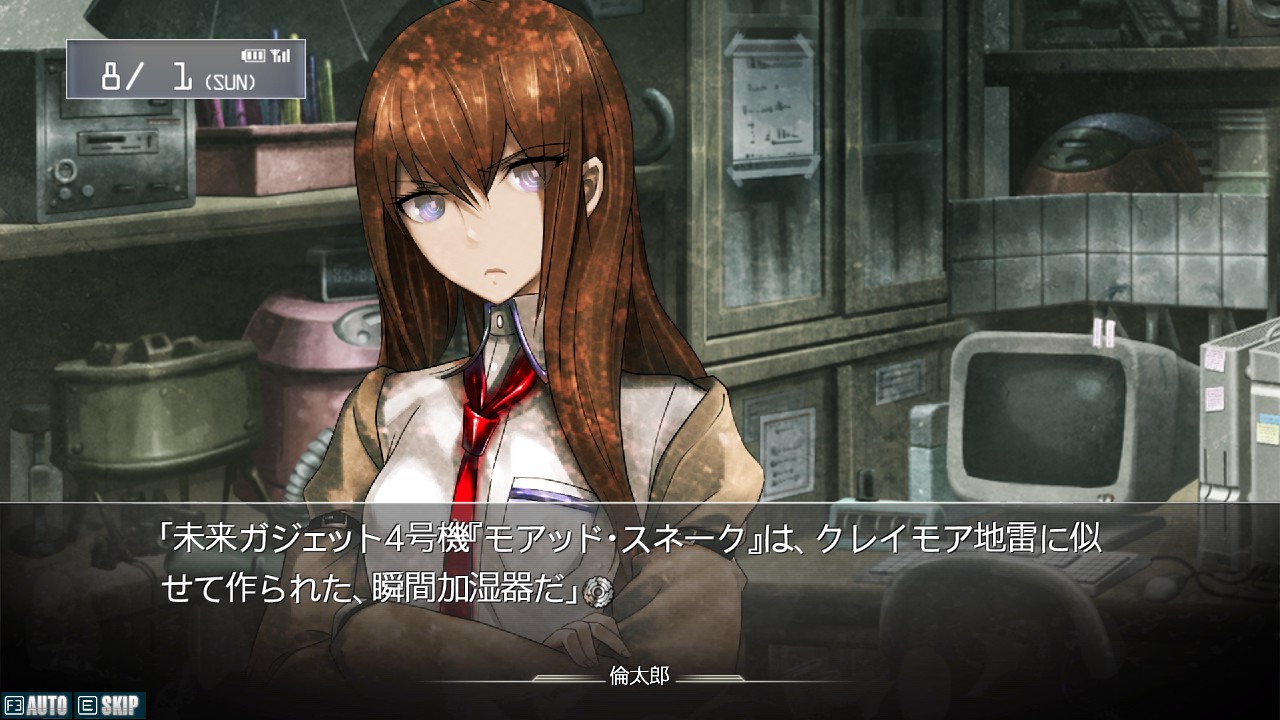Click the F3 key icon next to AUTO
Image resolution: width=1280 pixels, height=720 pixels.
14,704
